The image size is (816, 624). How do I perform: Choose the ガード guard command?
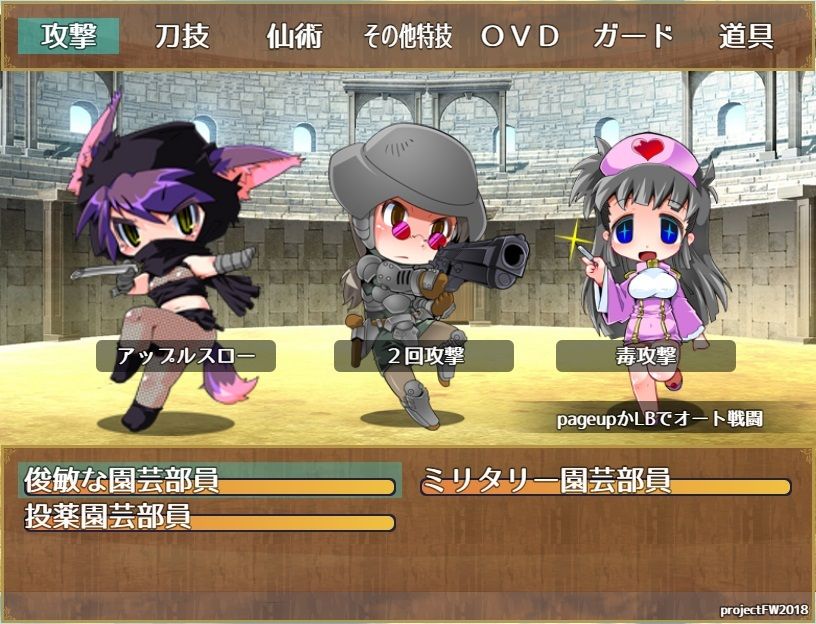[633, 36]
